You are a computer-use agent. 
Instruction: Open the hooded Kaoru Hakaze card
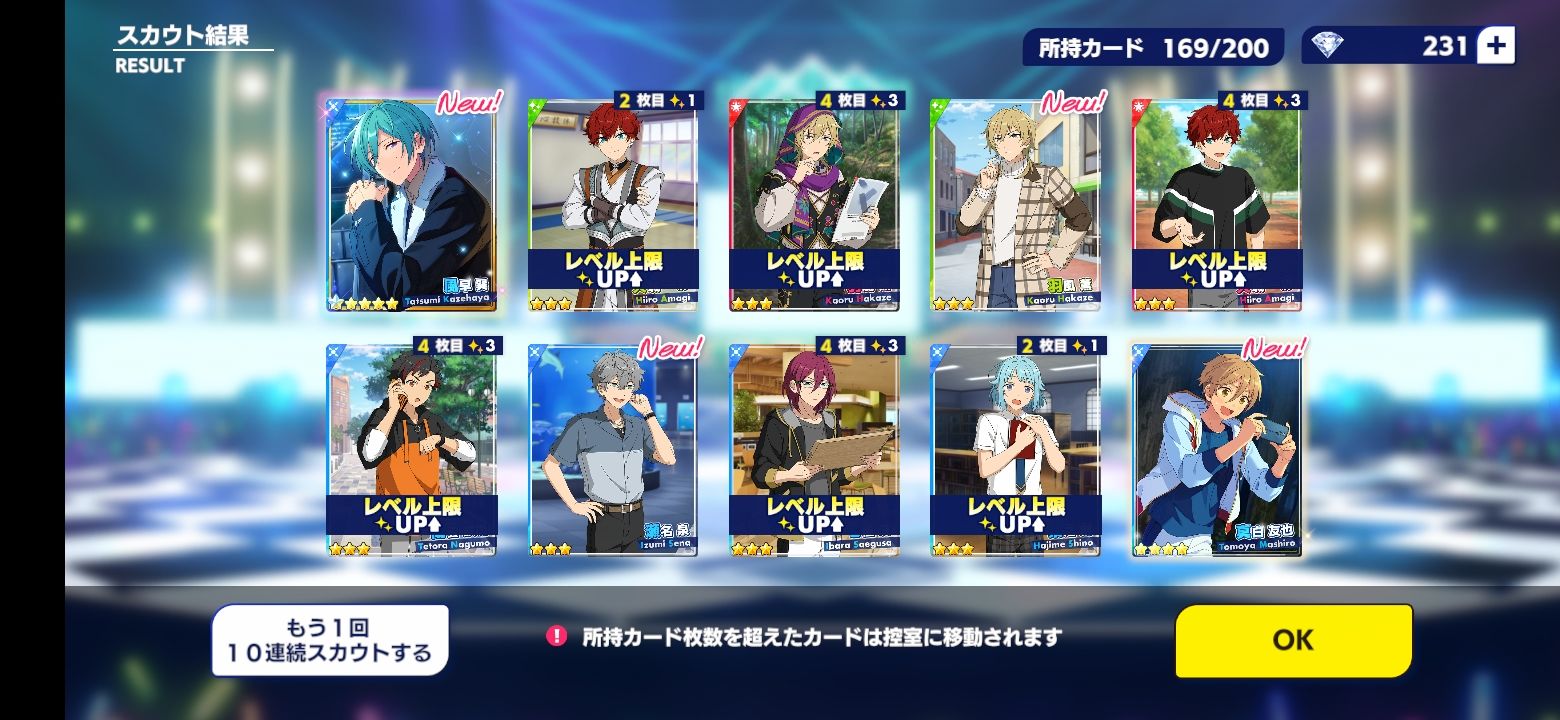[814, 204]
